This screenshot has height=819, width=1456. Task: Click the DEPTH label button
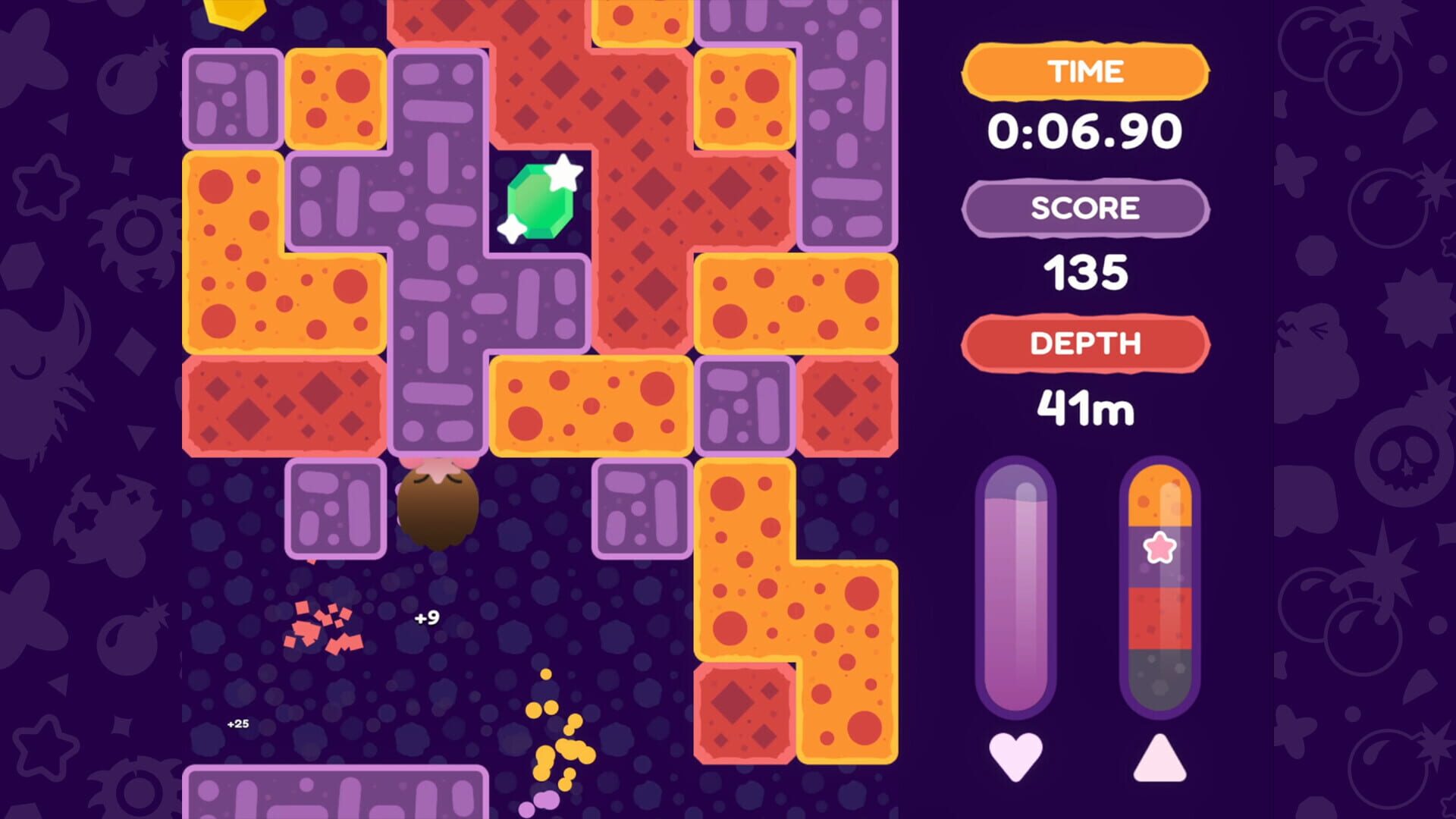tap(1084, 343)
